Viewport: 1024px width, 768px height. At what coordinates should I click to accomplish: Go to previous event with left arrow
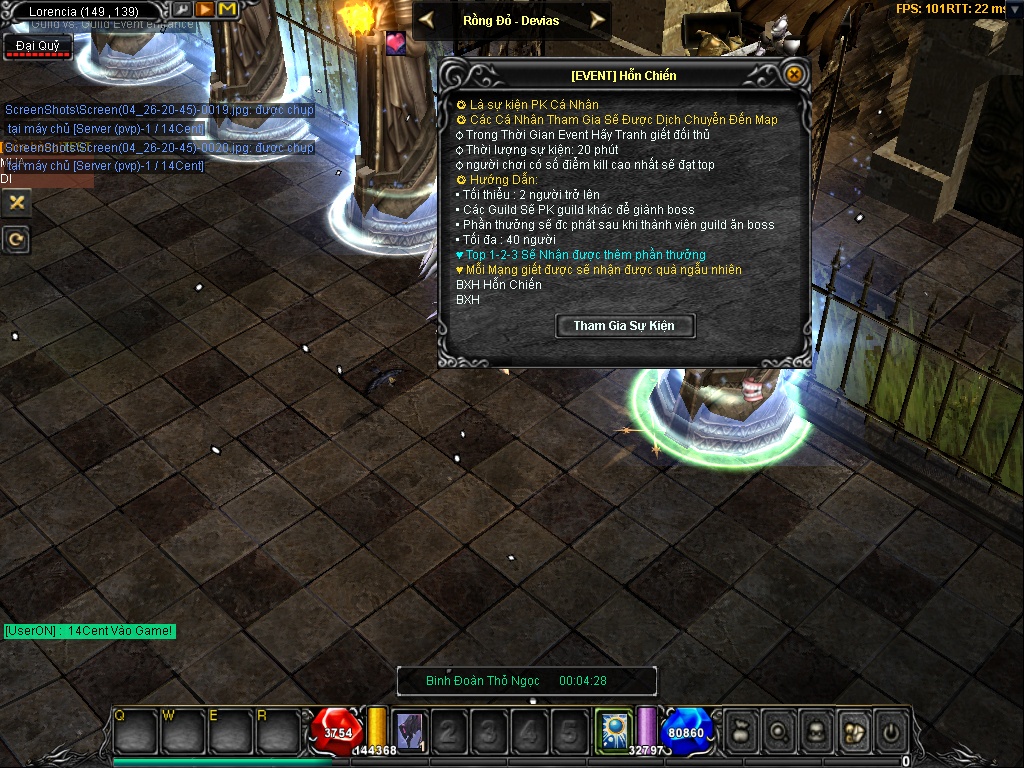click(x=427, y=19)
